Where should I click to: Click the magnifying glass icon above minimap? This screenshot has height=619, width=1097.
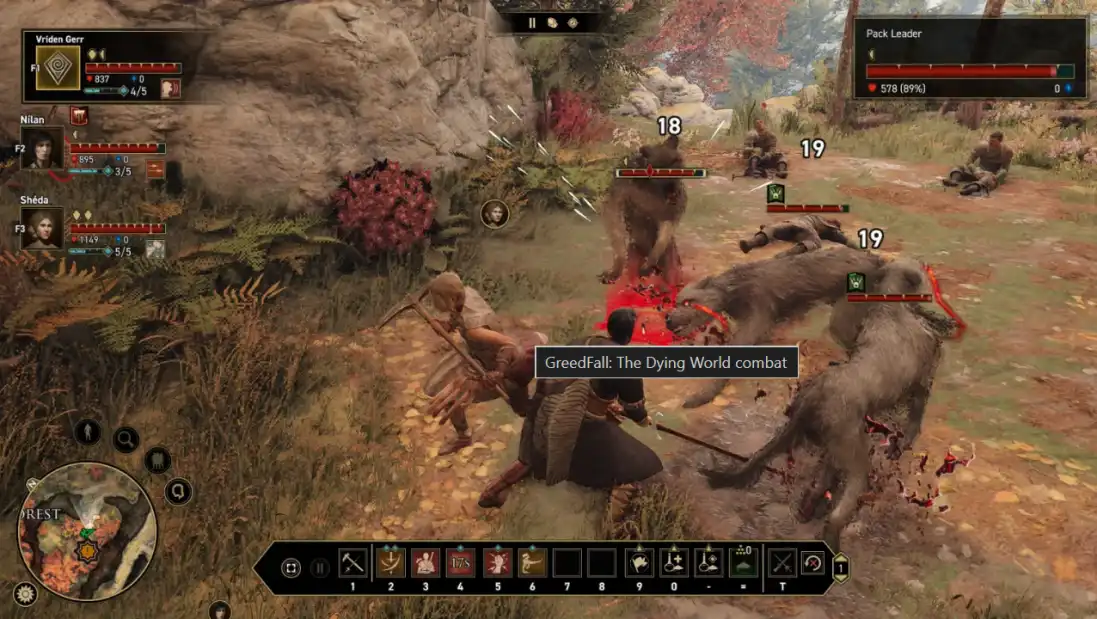(126, 439)
